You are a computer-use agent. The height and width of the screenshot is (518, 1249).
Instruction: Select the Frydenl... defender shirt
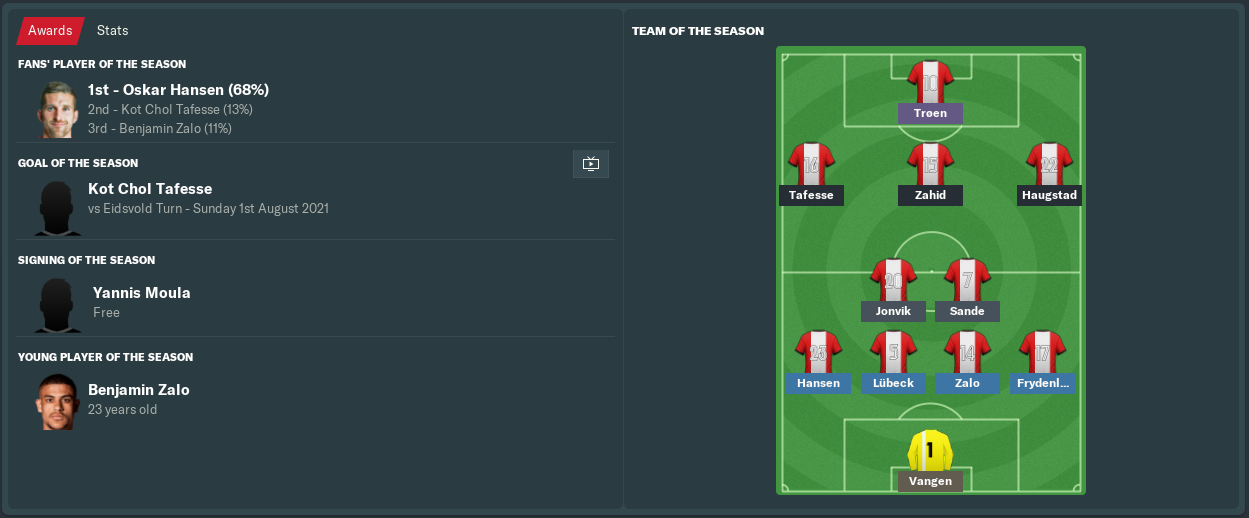click(1042, 352)
